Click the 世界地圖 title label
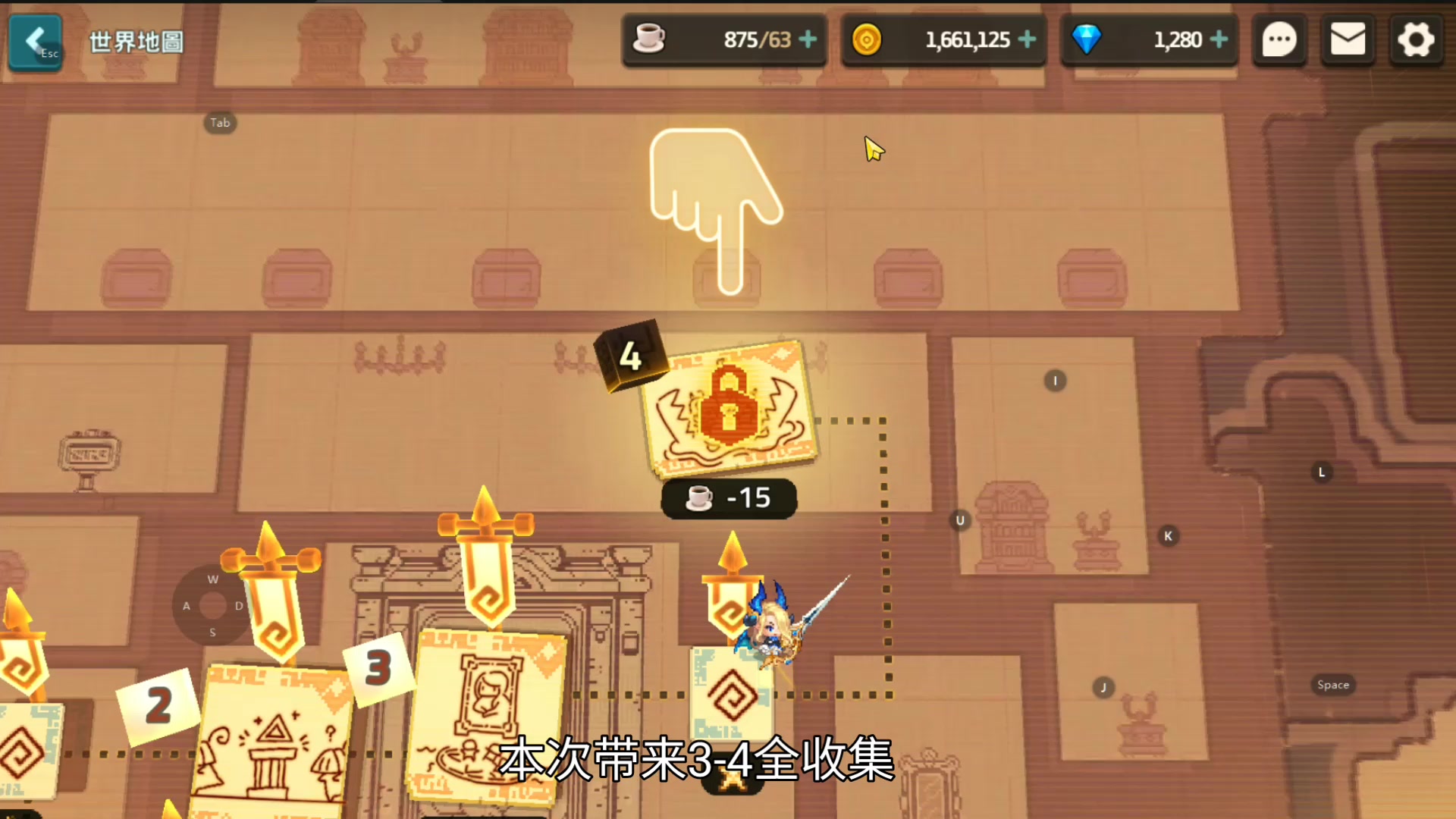Image resolution: width=1456 pixels, height=819 pixels. click(136, 42)
